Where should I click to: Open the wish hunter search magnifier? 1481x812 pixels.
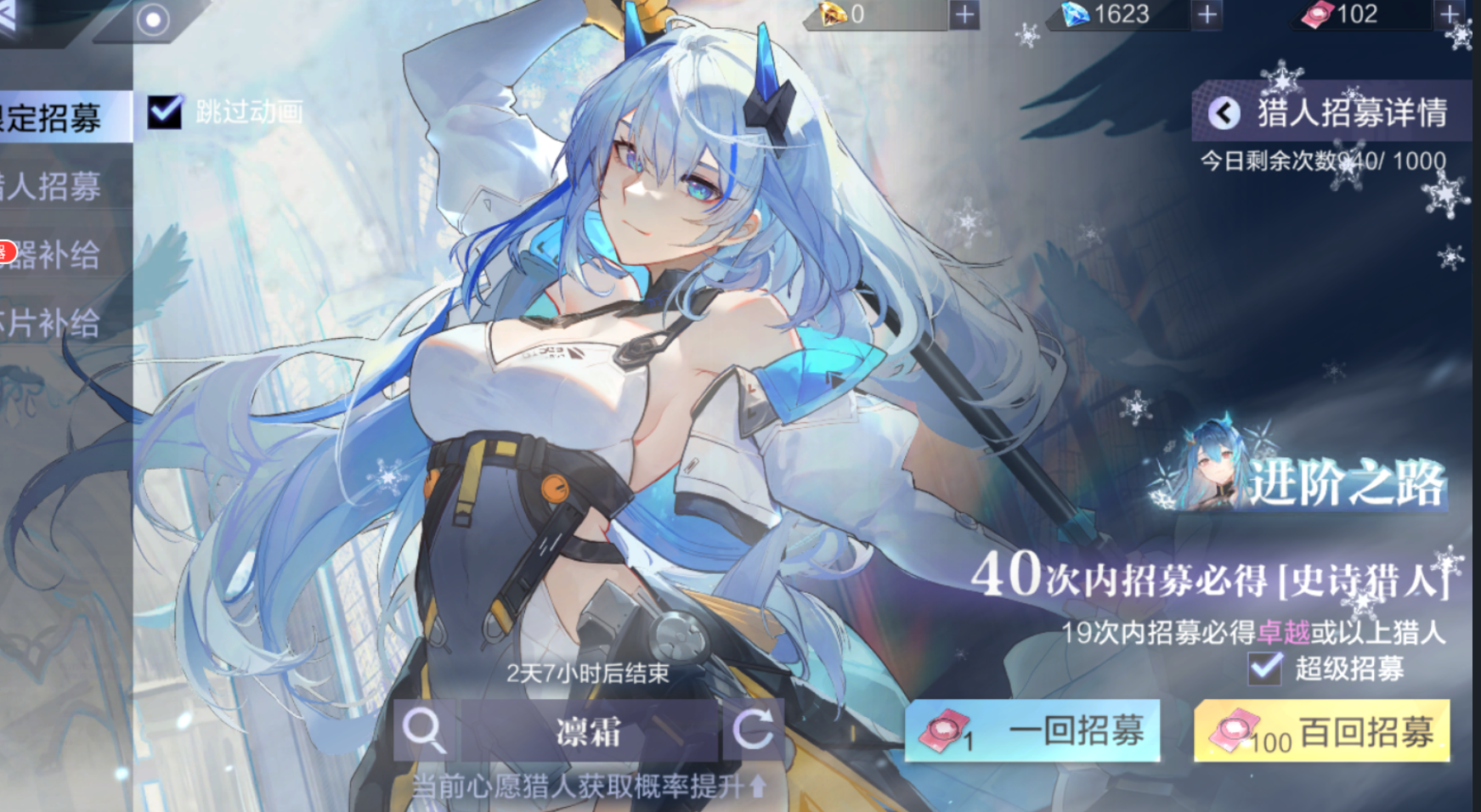click(425, 730)
